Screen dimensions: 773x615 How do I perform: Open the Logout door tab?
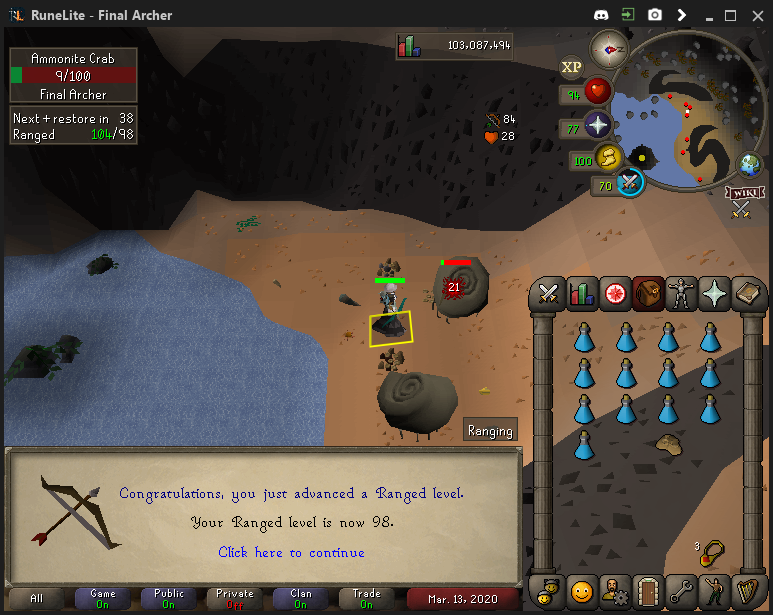(648, 588)
